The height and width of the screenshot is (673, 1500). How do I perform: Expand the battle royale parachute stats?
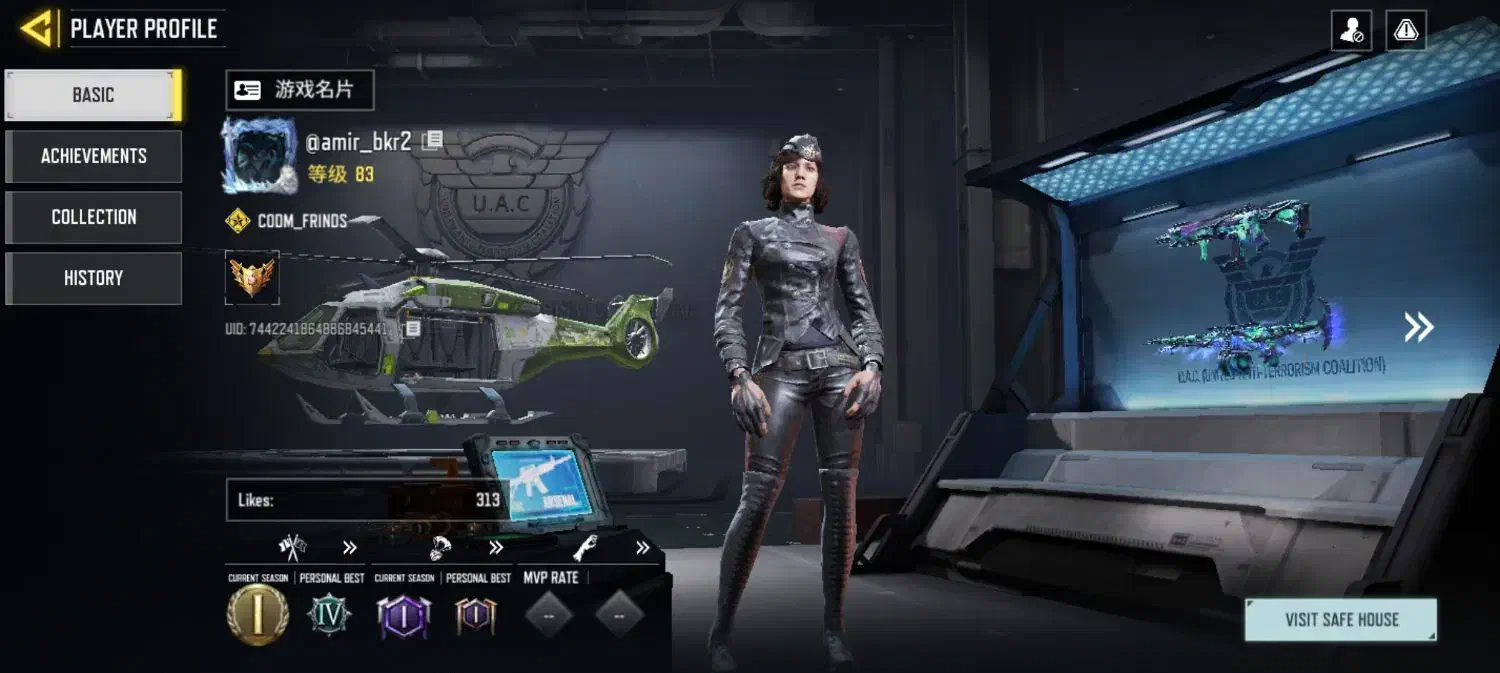coord(496,548)
